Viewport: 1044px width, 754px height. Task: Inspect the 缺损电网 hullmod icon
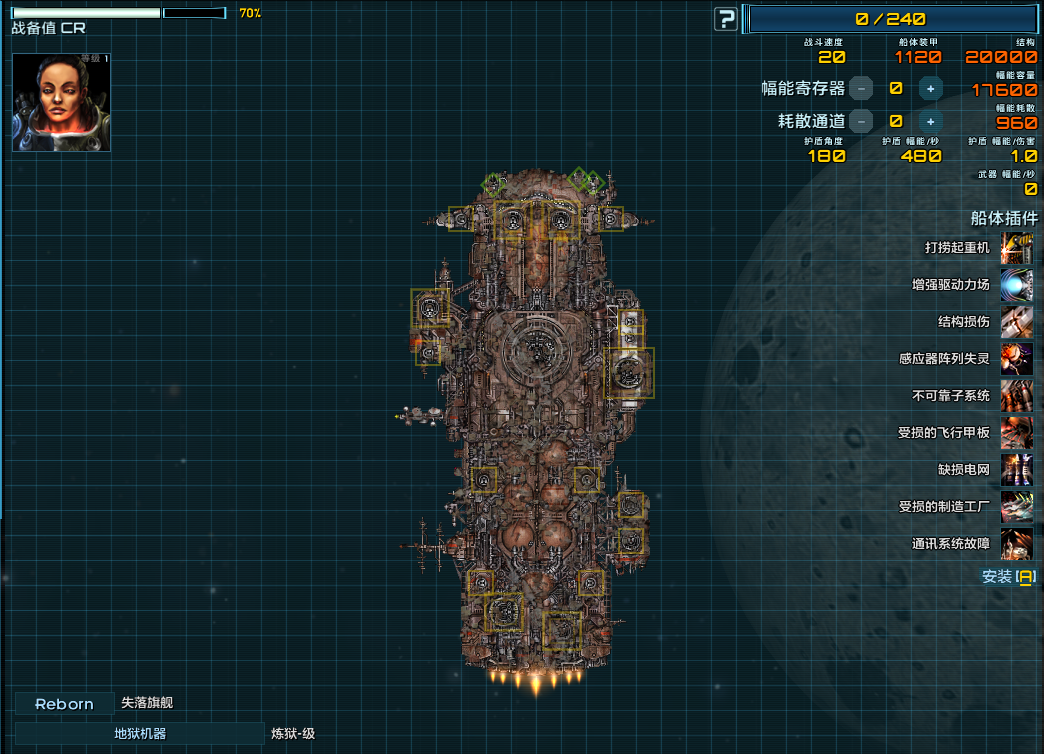pyautogui.click(x=1017, y=469)
